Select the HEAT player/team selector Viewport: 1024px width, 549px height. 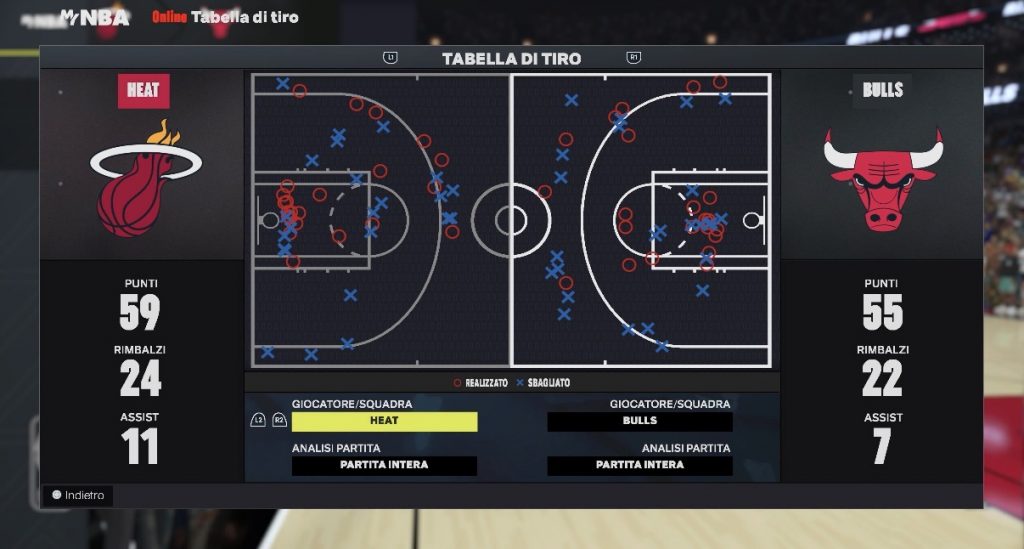[384, 421]
